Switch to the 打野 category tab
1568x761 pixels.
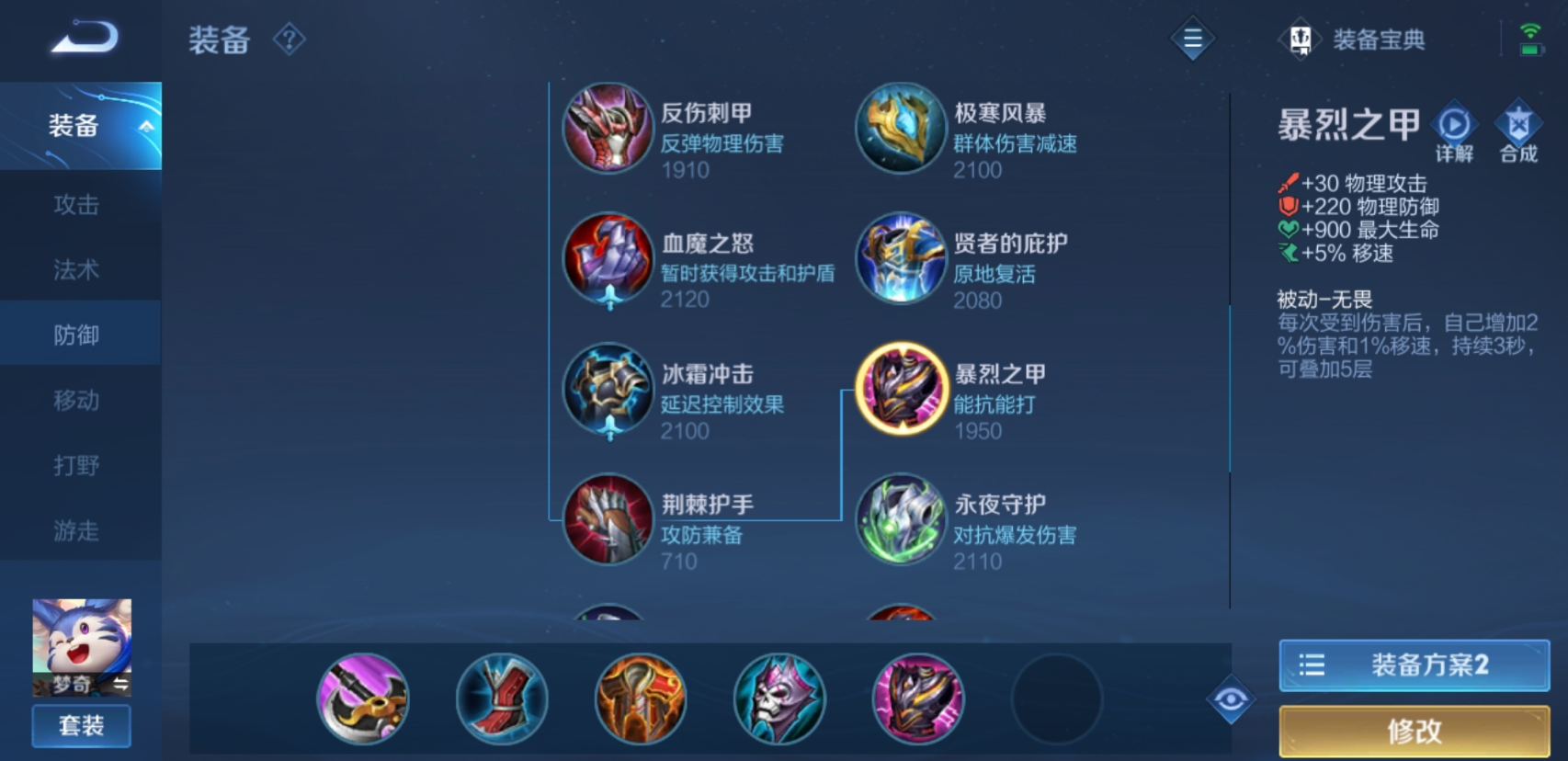80,466
